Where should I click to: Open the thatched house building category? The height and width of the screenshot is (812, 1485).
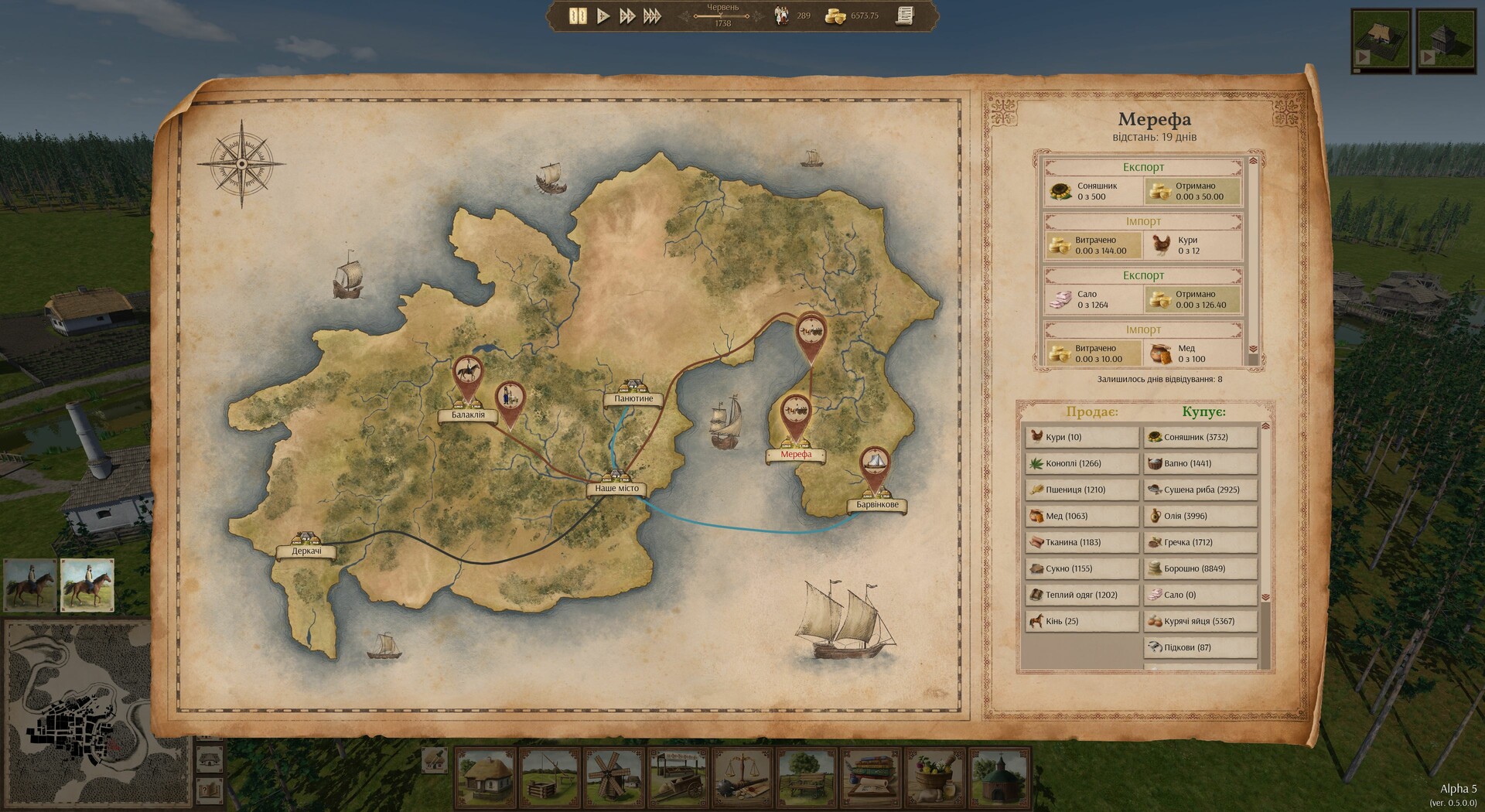pyautogui.click(x=486, y=776)
